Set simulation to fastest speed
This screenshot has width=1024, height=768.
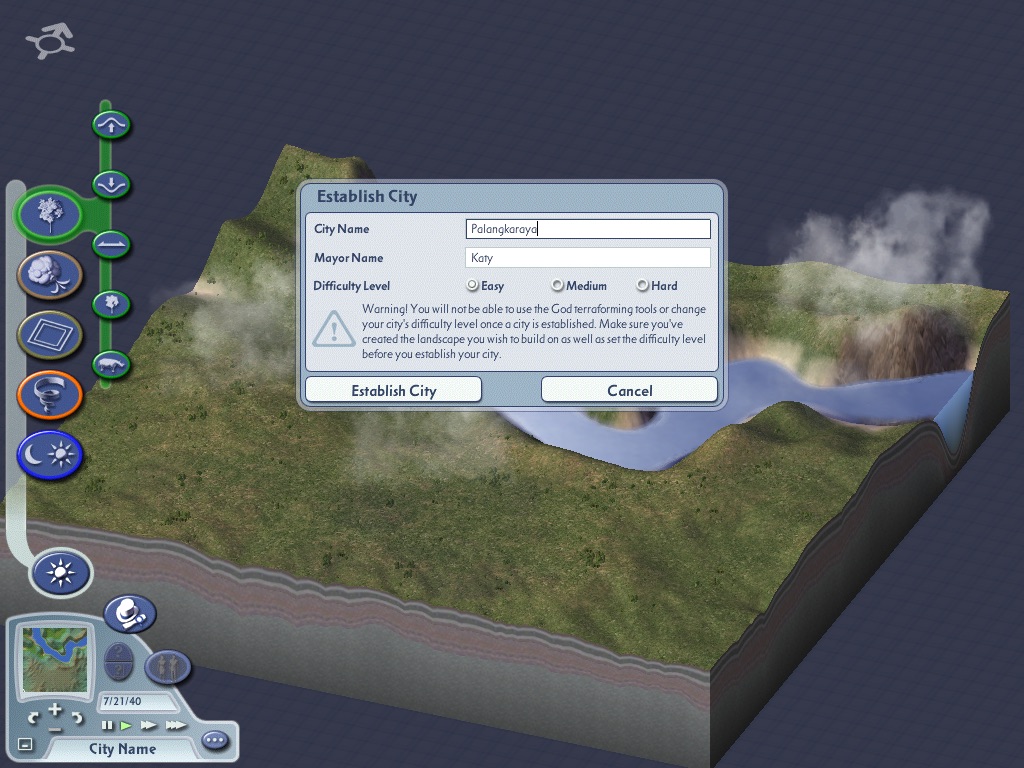tap(175, 725)
